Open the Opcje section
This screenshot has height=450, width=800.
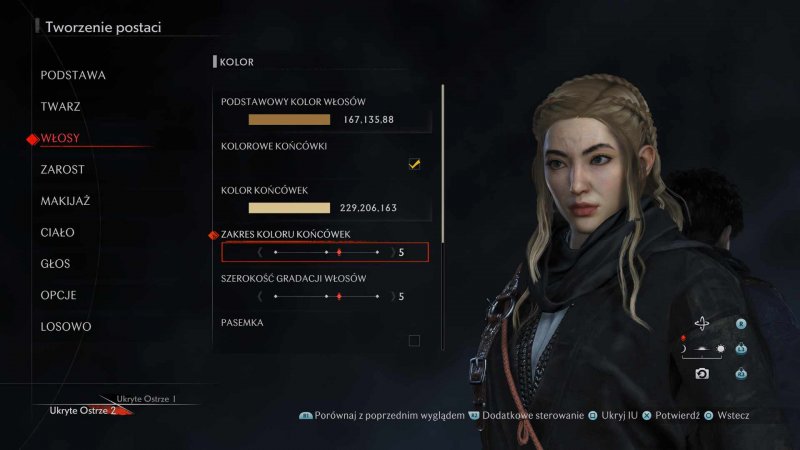[58, 296]
